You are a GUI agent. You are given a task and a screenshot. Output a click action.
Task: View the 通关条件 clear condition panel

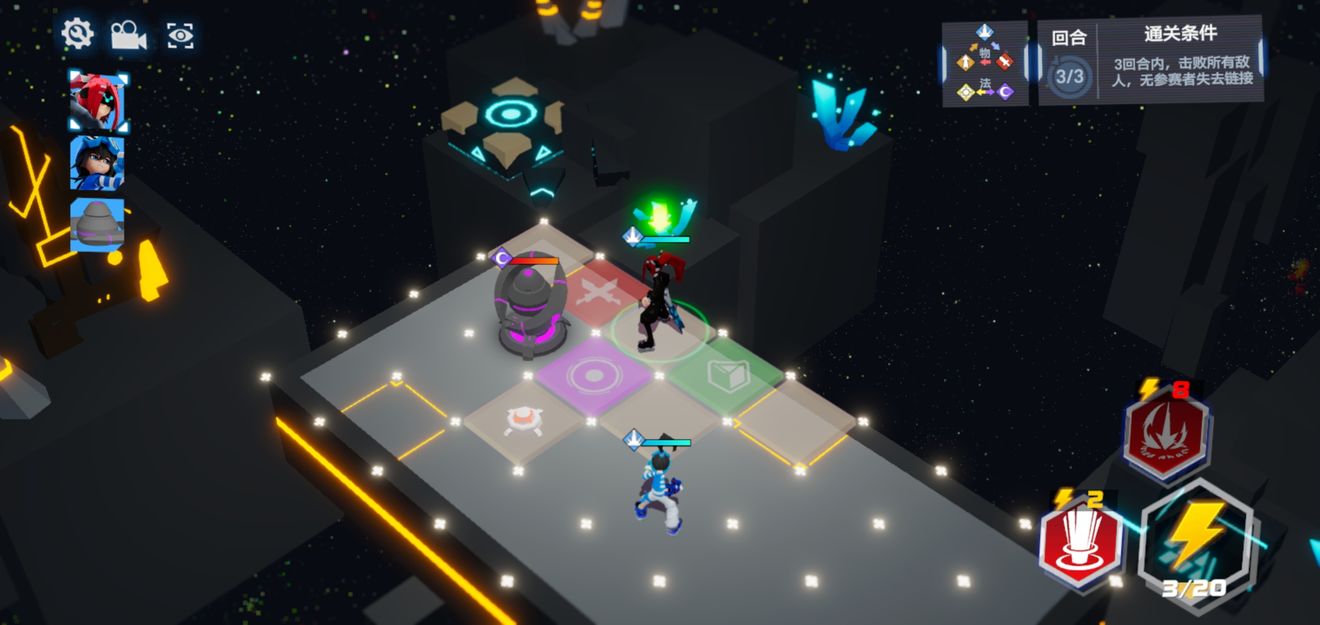point(1152,61)
